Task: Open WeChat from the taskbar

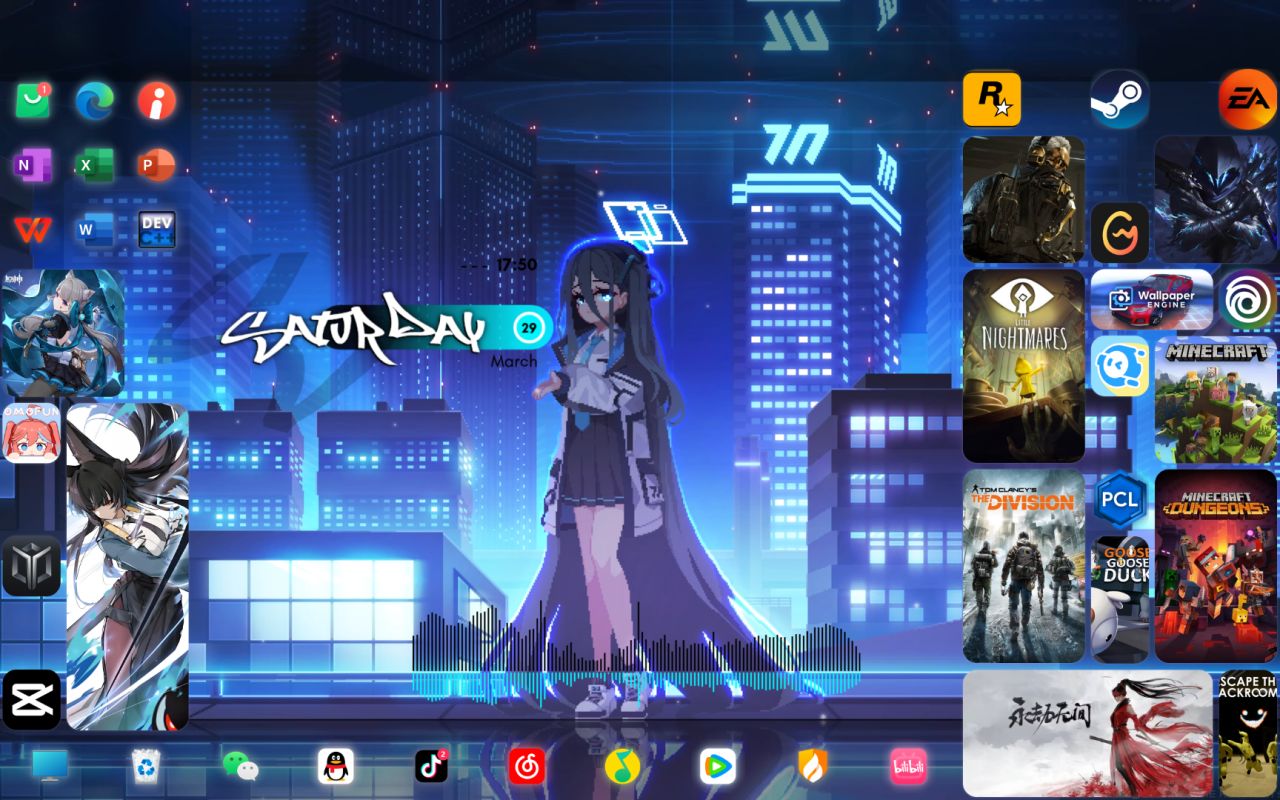Action: pyautogui.click(x=240, y=766)
